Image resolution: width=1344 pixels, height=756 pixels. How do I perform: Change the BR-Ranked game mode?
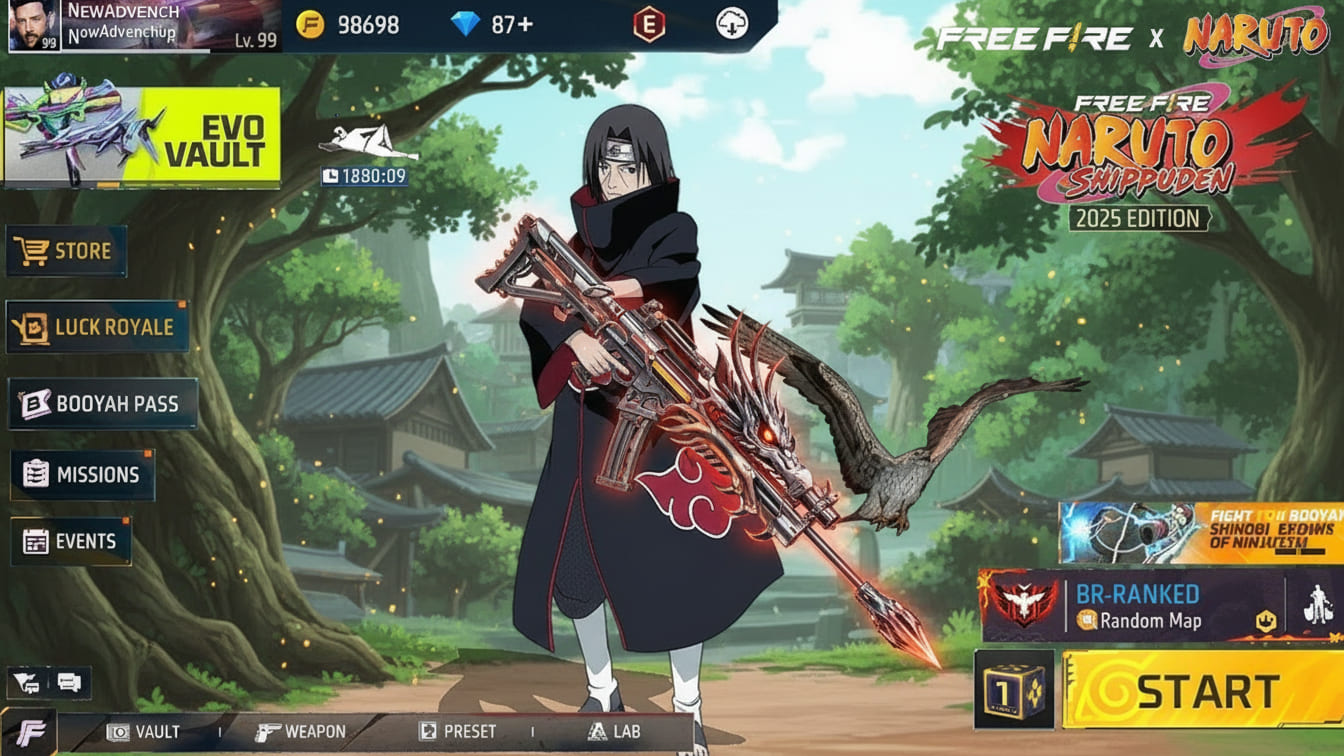(1132, 606)
